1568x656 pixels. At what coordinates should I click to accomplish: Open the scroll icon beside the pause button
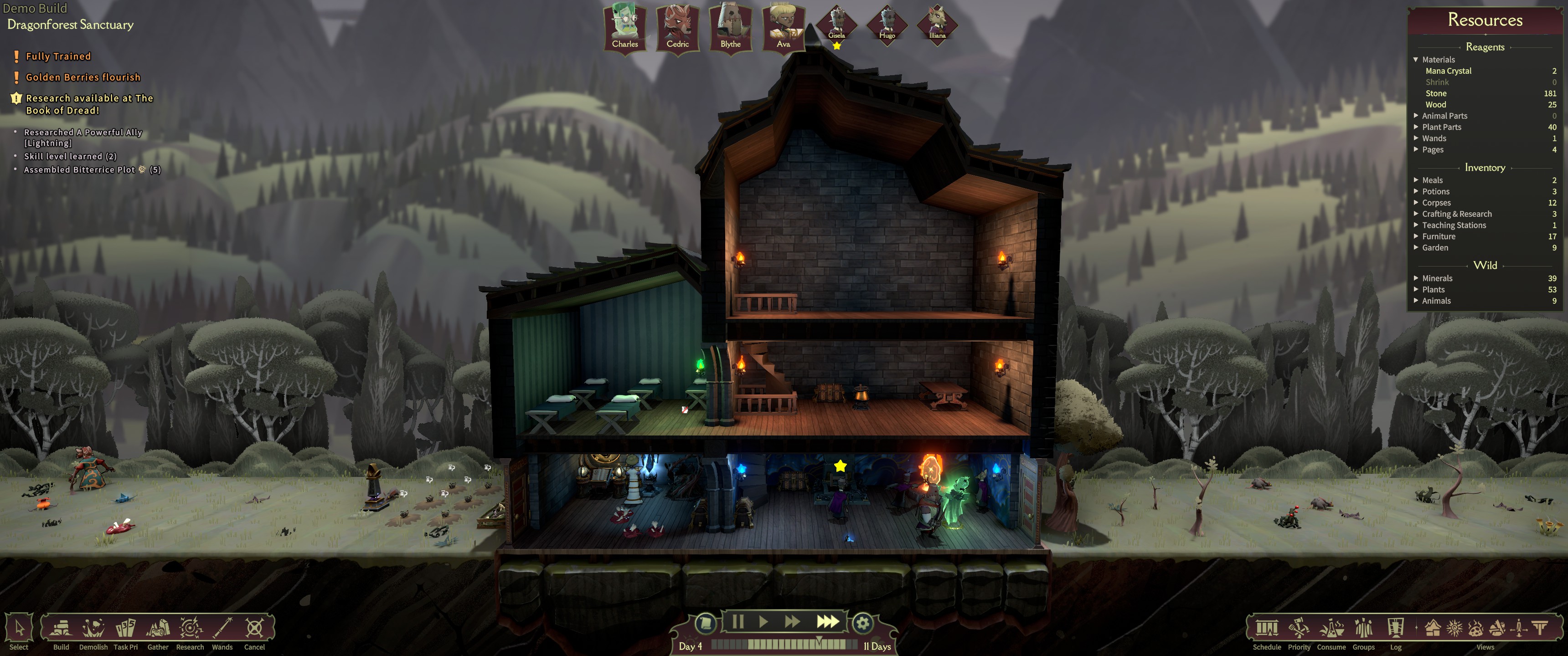pos(706,623)
